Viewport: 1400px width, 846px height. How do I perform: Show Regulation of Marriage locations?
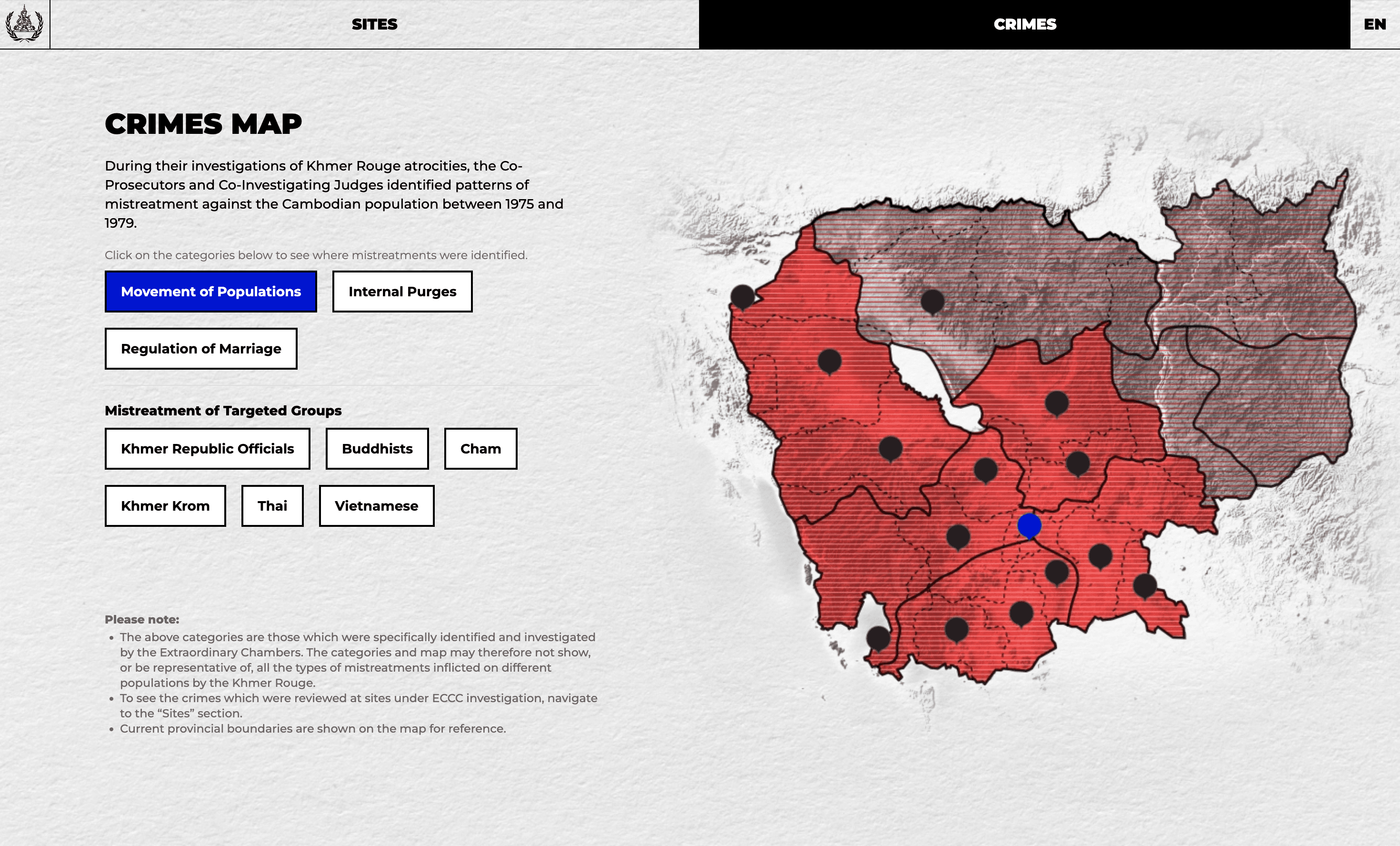pyautogui.click(x=201, y=349)
